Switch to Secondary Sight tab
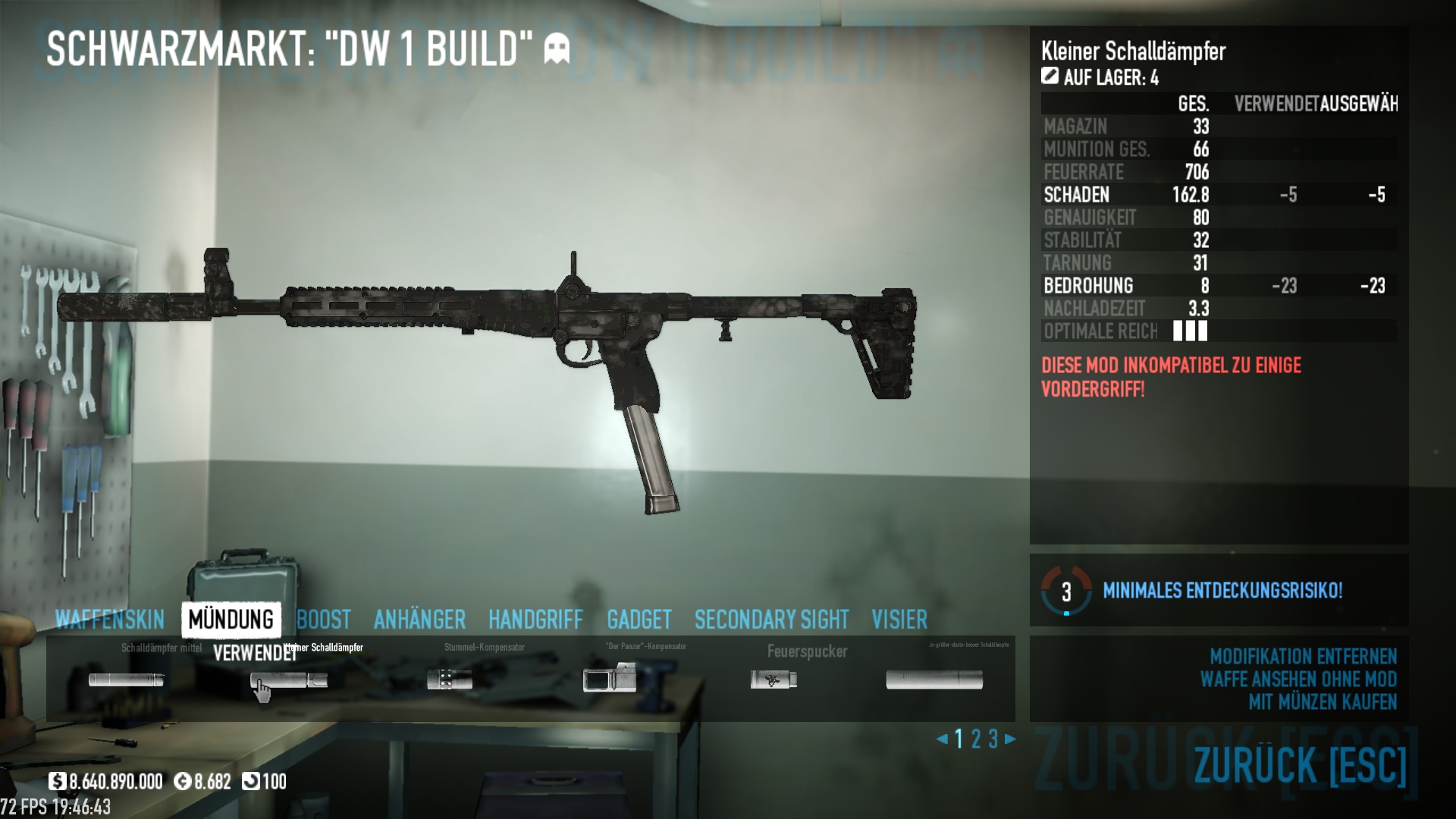The width and height of the screenshot is (1456, 819). 771,620
